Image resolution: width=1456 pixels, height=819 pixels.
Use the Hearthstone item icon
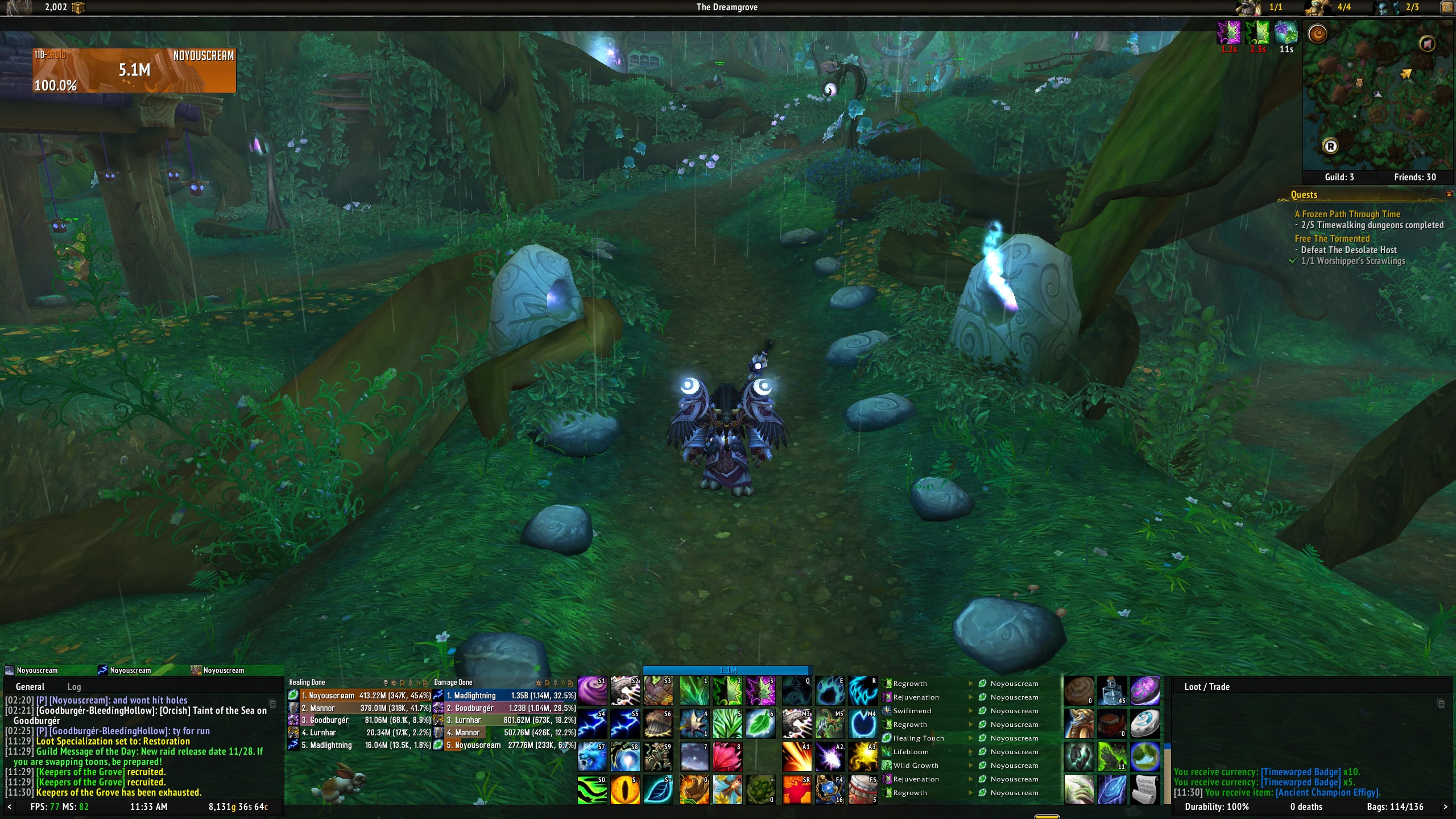1144,724
